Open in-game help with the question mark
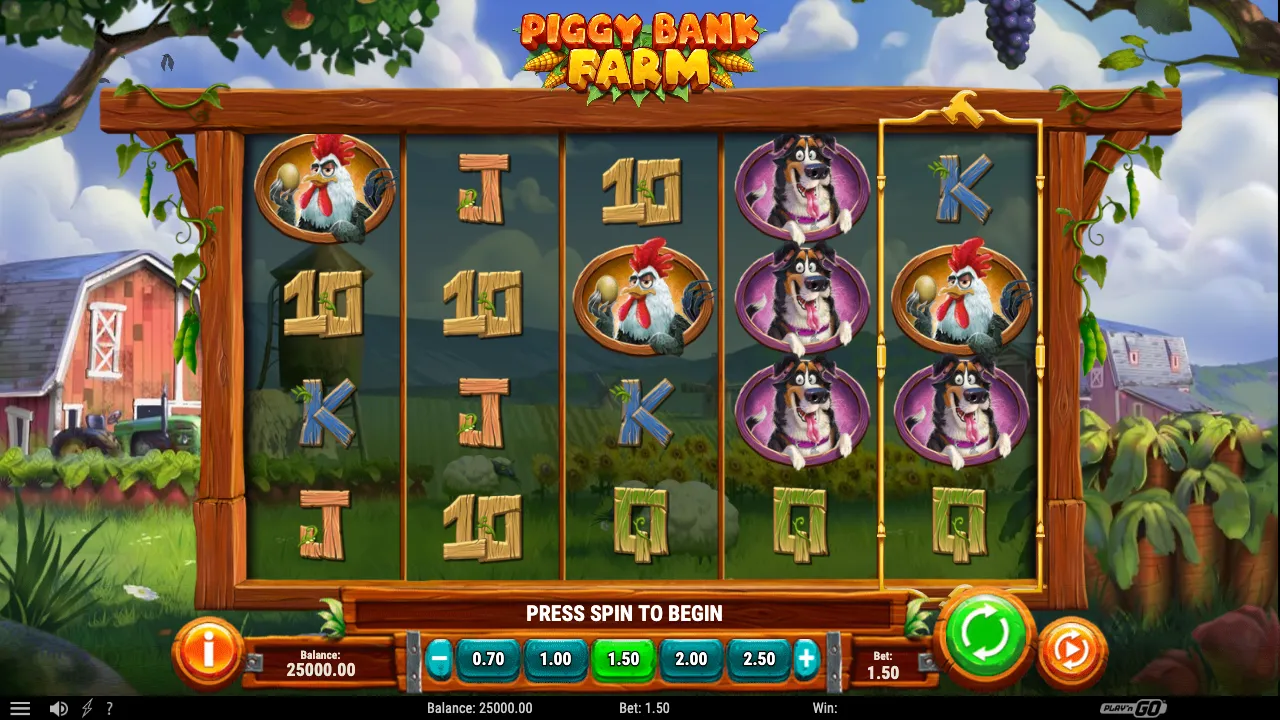 coord(110,707)
